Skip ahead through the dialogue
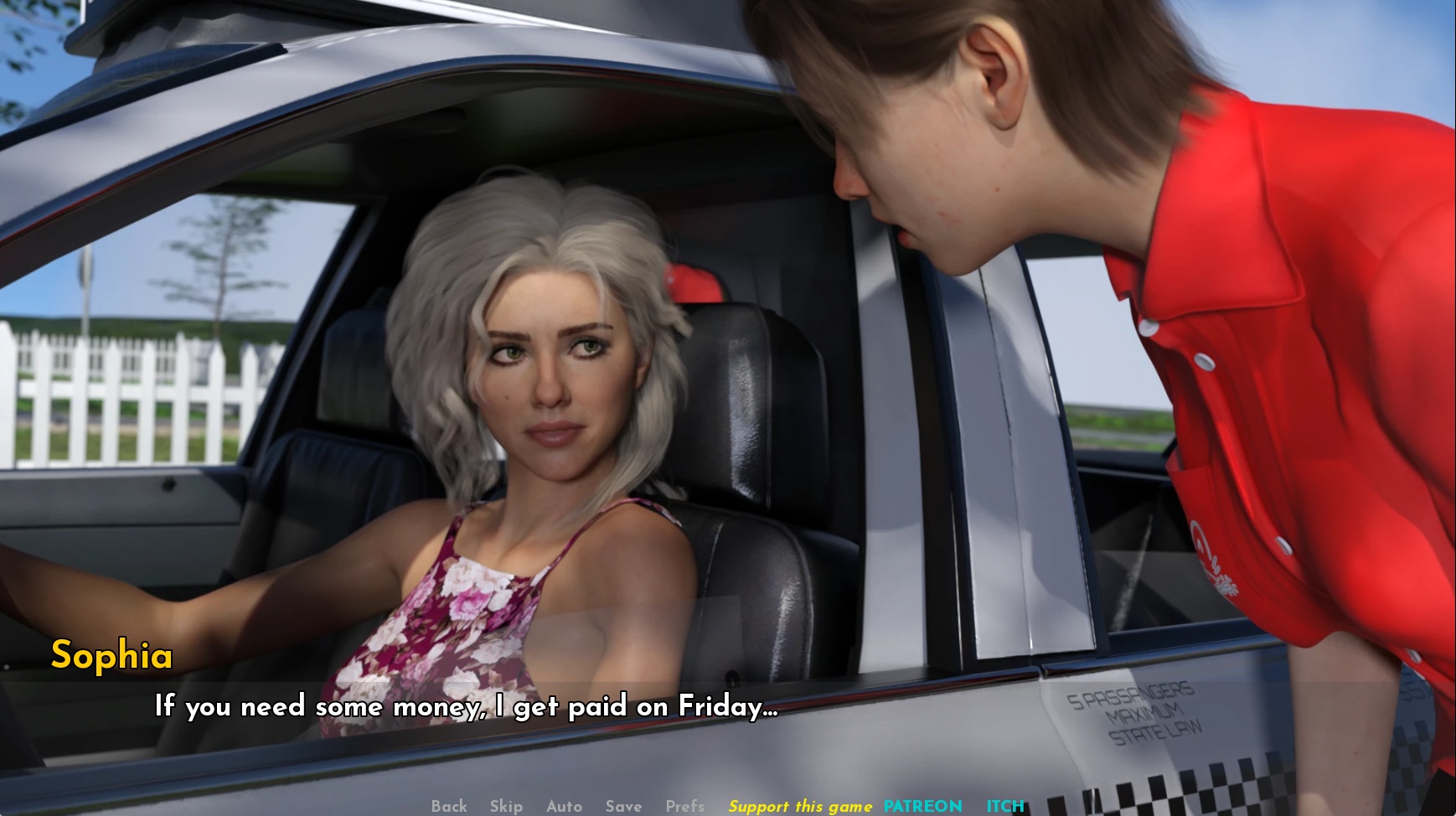The image size is (1456, 816). coord(506,806)
